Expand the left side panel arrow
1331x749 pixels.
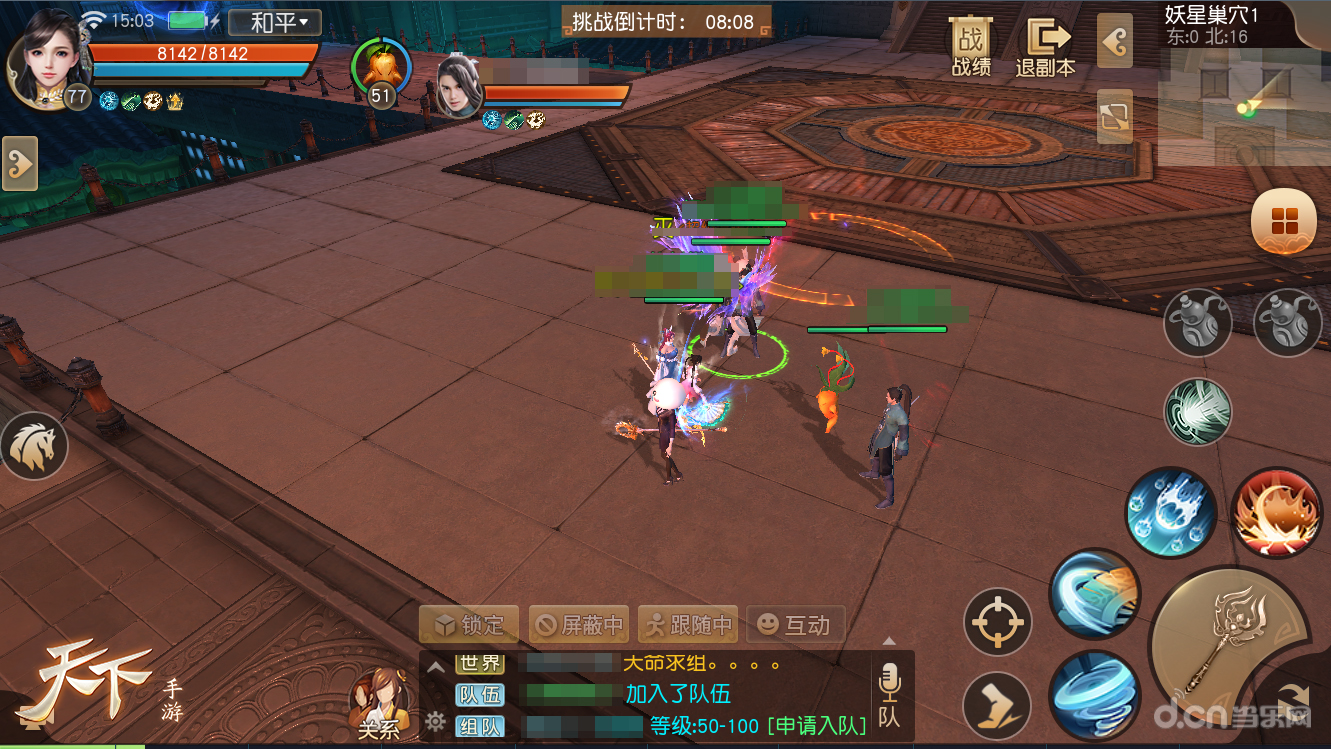19,163
